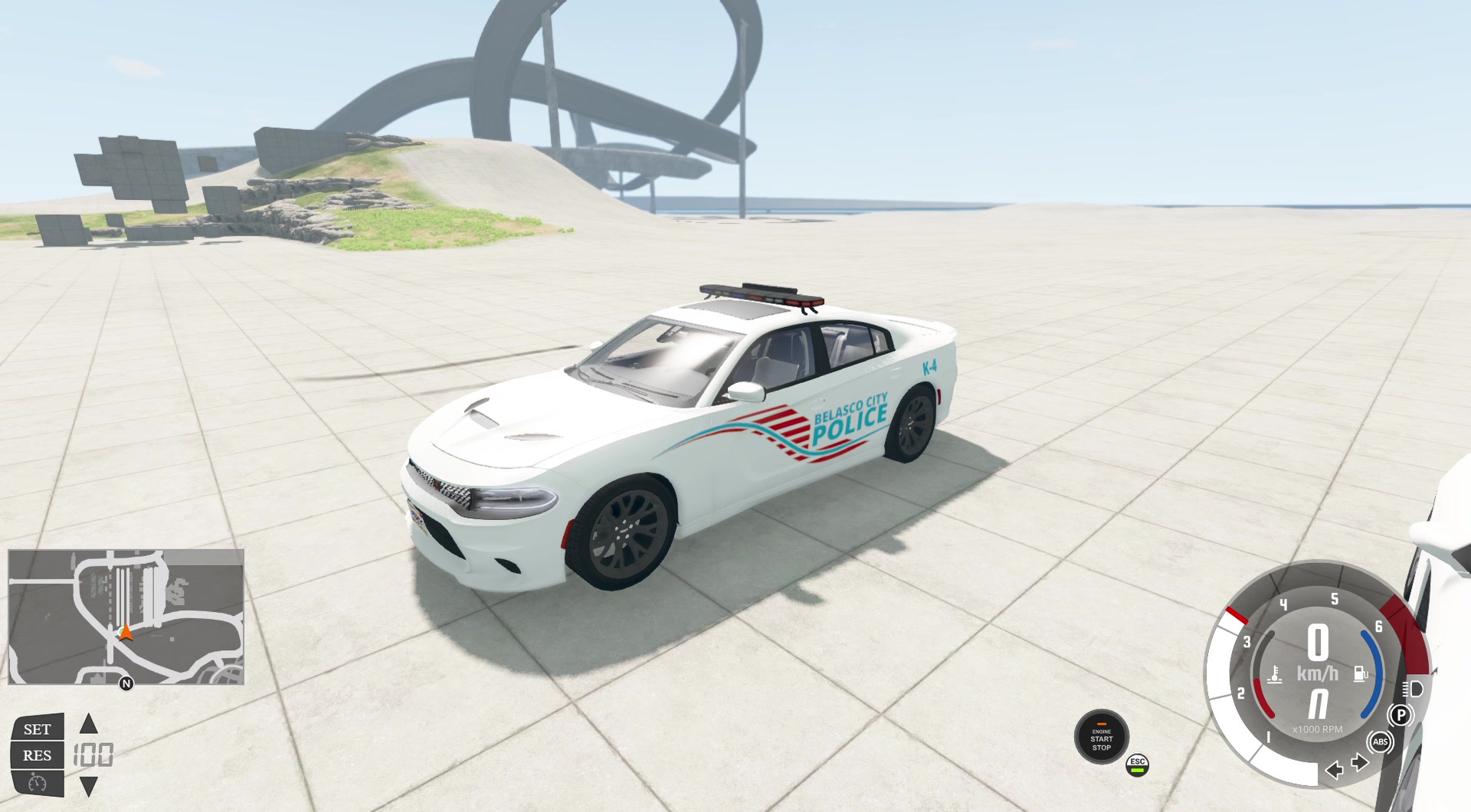Click the headlight beam indicator on the gauge
Viewport: 1471px width, 812px height.
[x=1412, y=689]
